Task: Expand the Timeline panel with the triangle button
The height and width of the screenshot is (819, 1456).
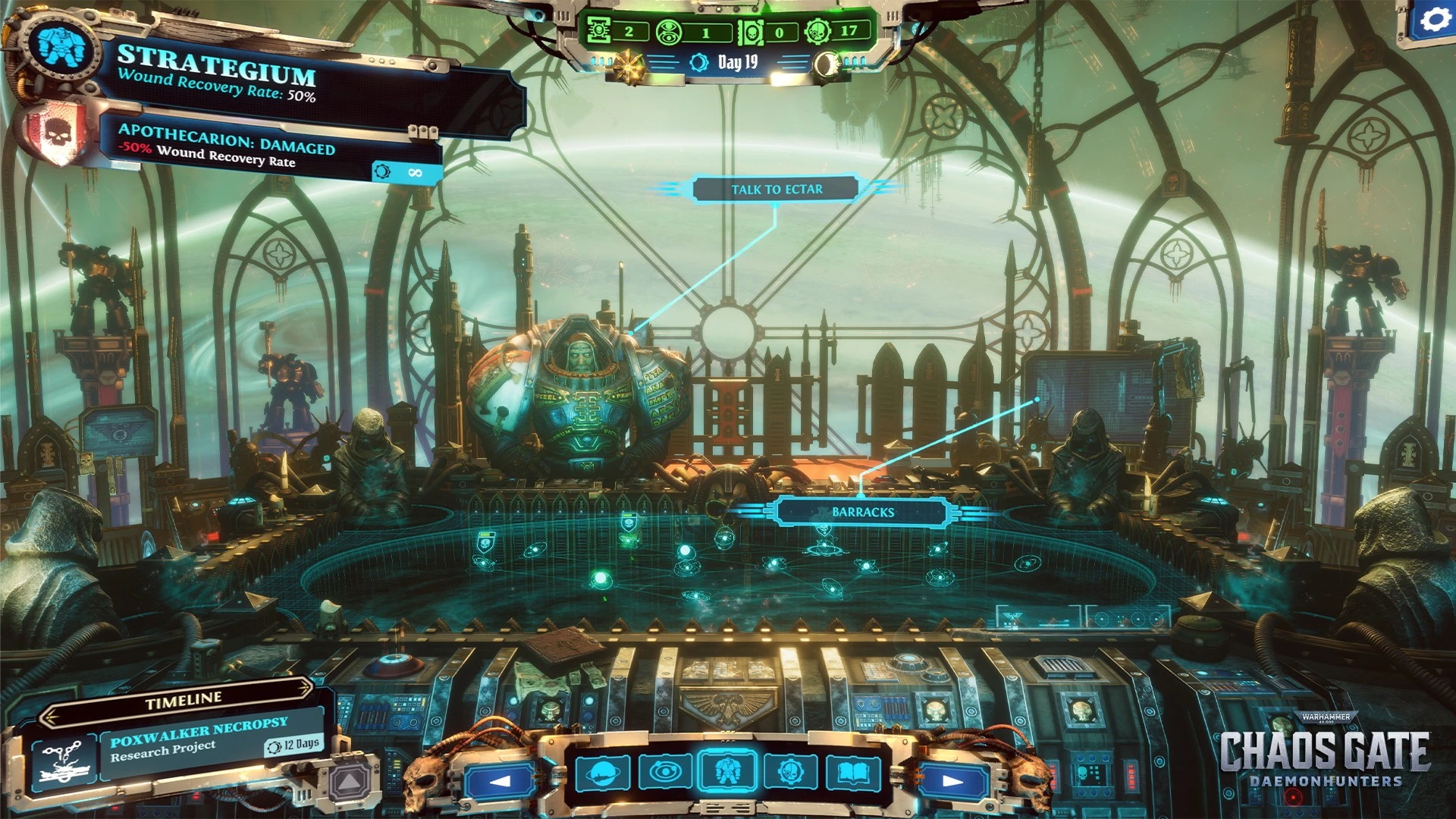Action: 350,780
